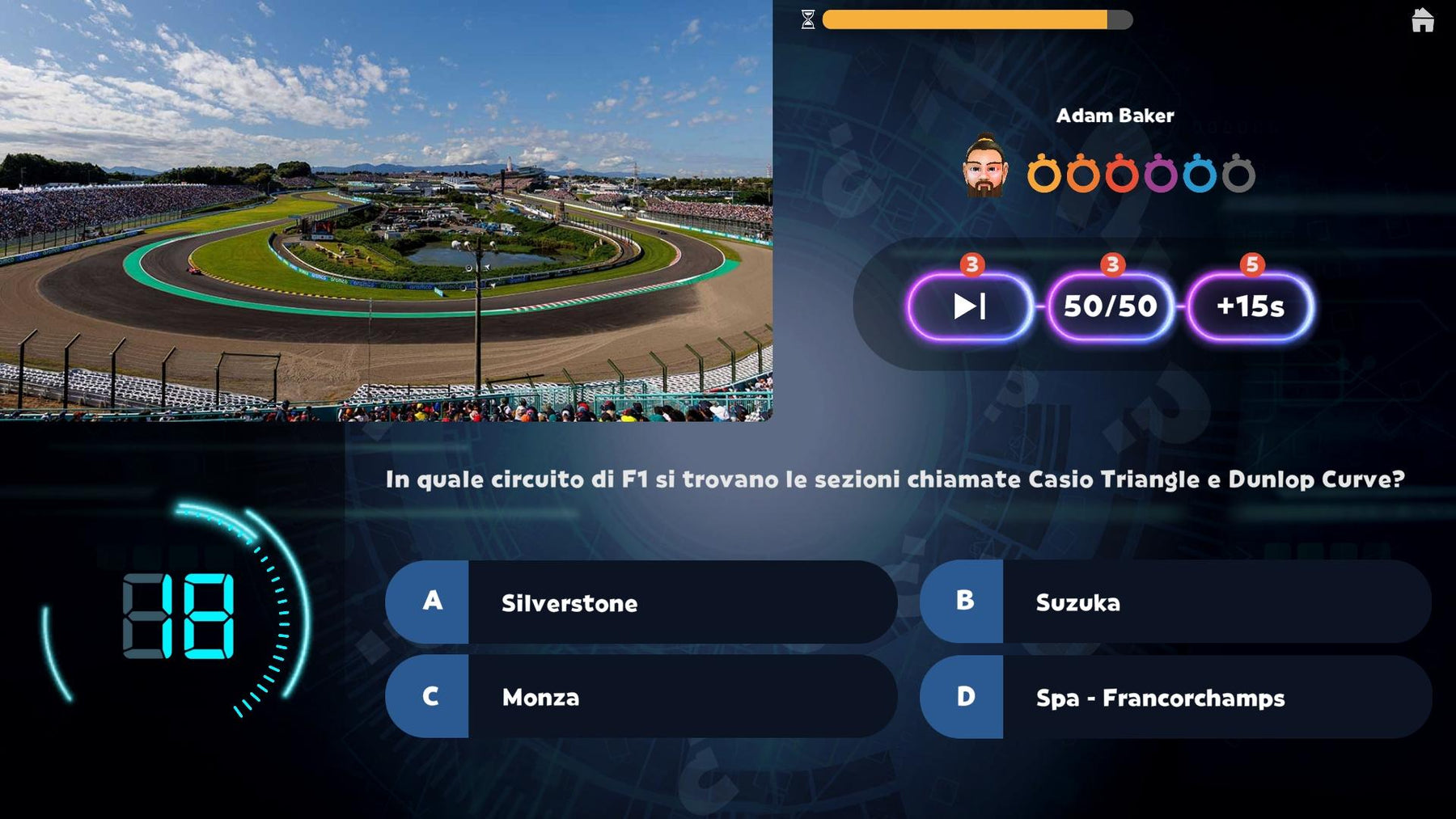
Task: Select answer B Suzuka
Action: point(1175,602)
